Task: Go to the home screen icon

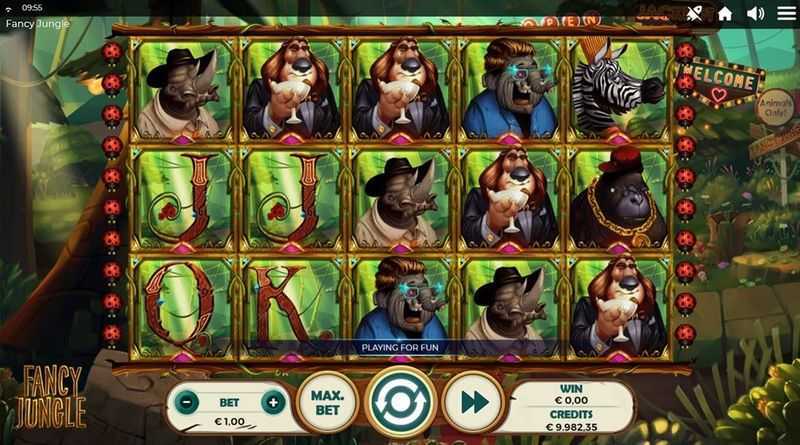Action: pos(725,13)
